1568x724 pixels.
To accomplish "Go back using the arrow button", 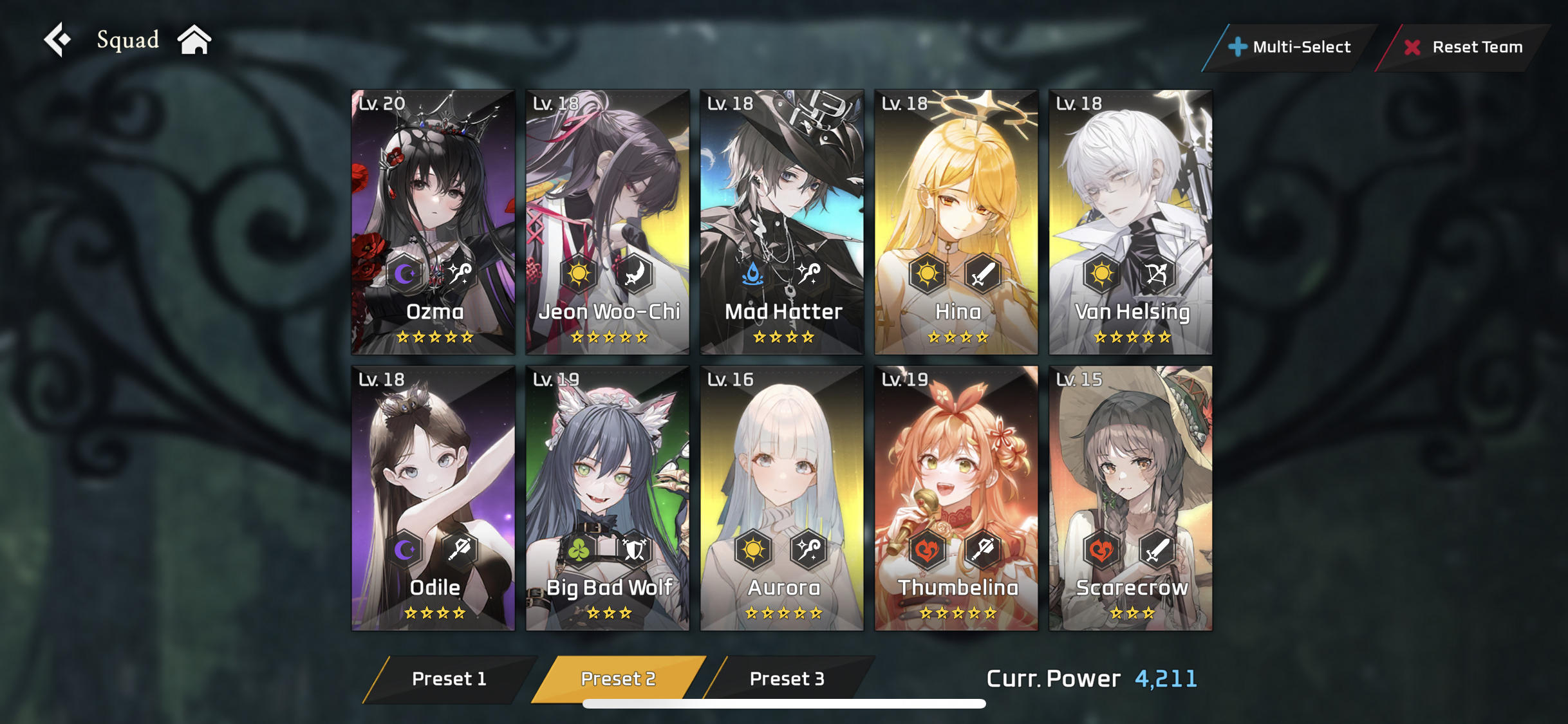I will click(58, 40).
